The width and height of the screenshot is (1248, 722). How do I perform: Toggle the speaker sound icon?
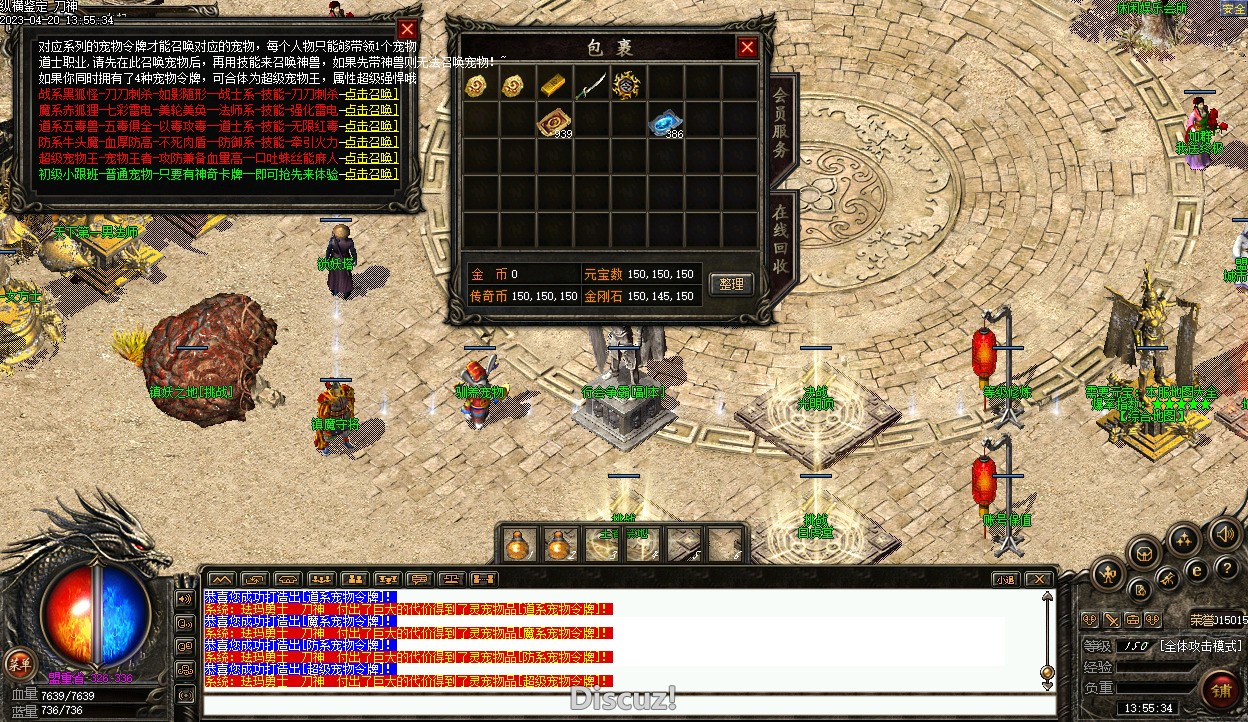click(x=1226, y=534)
